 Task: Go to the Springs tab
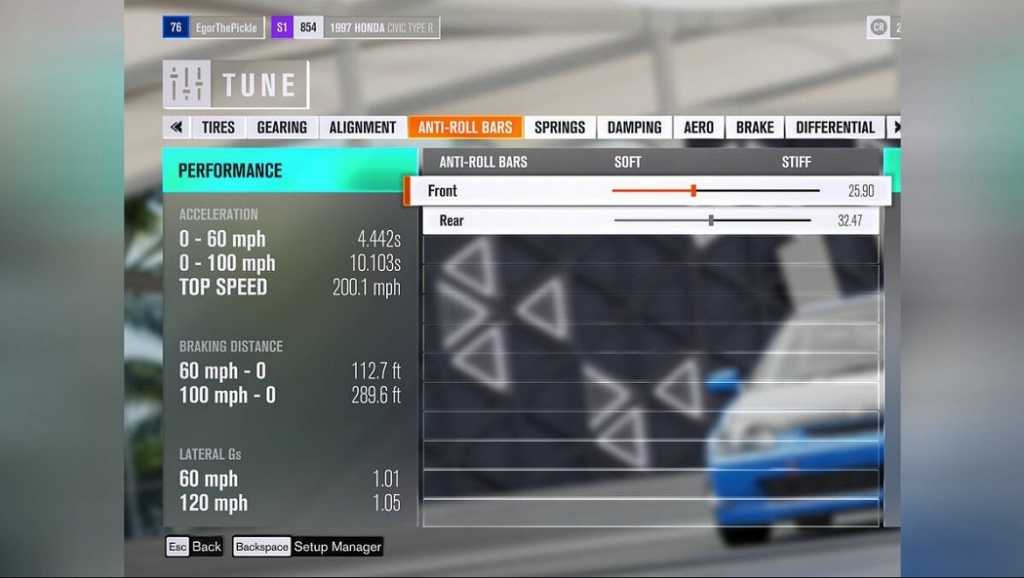559,127
